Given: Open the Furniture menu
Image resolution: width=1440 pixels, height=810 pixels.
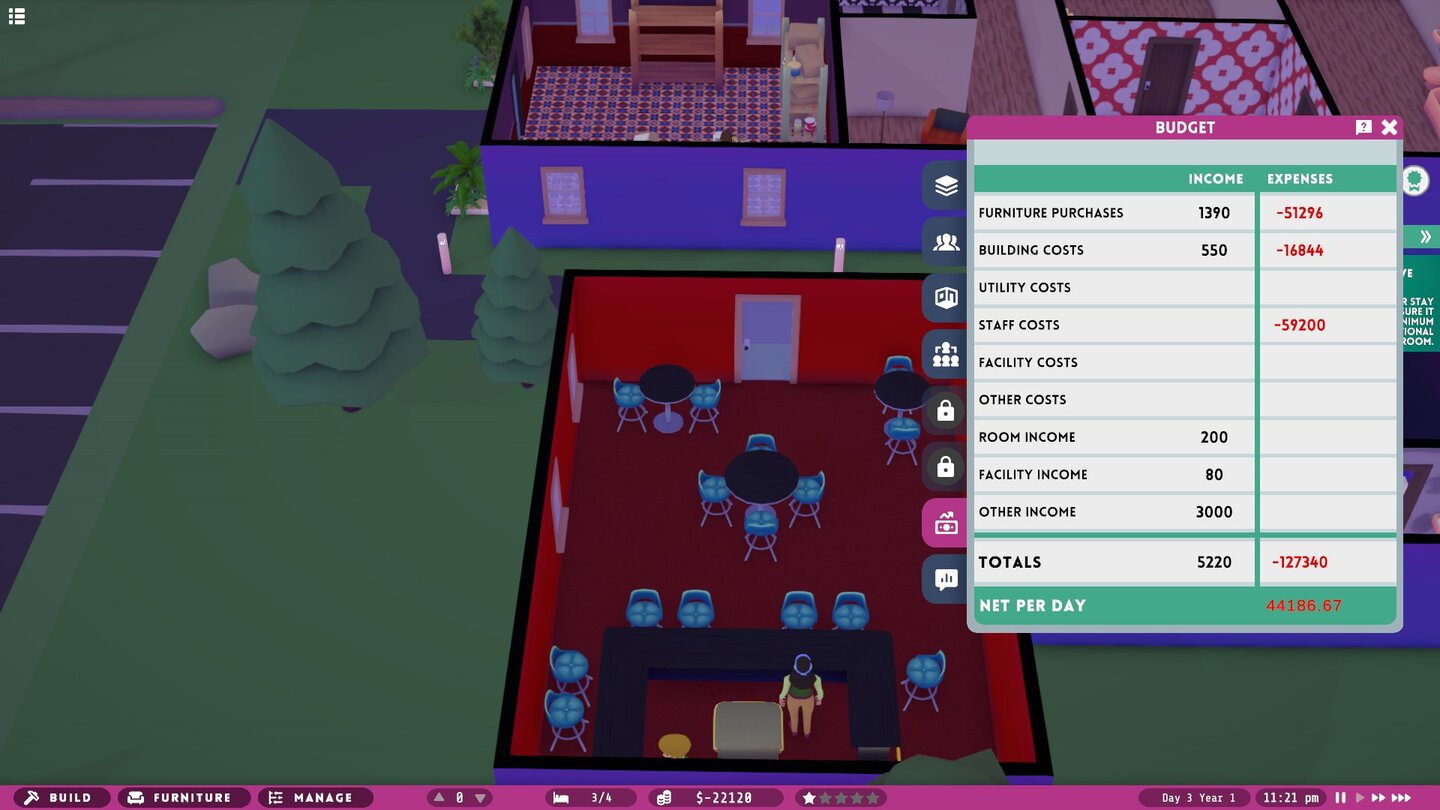Looking at the screenshot, I should 183,797.
